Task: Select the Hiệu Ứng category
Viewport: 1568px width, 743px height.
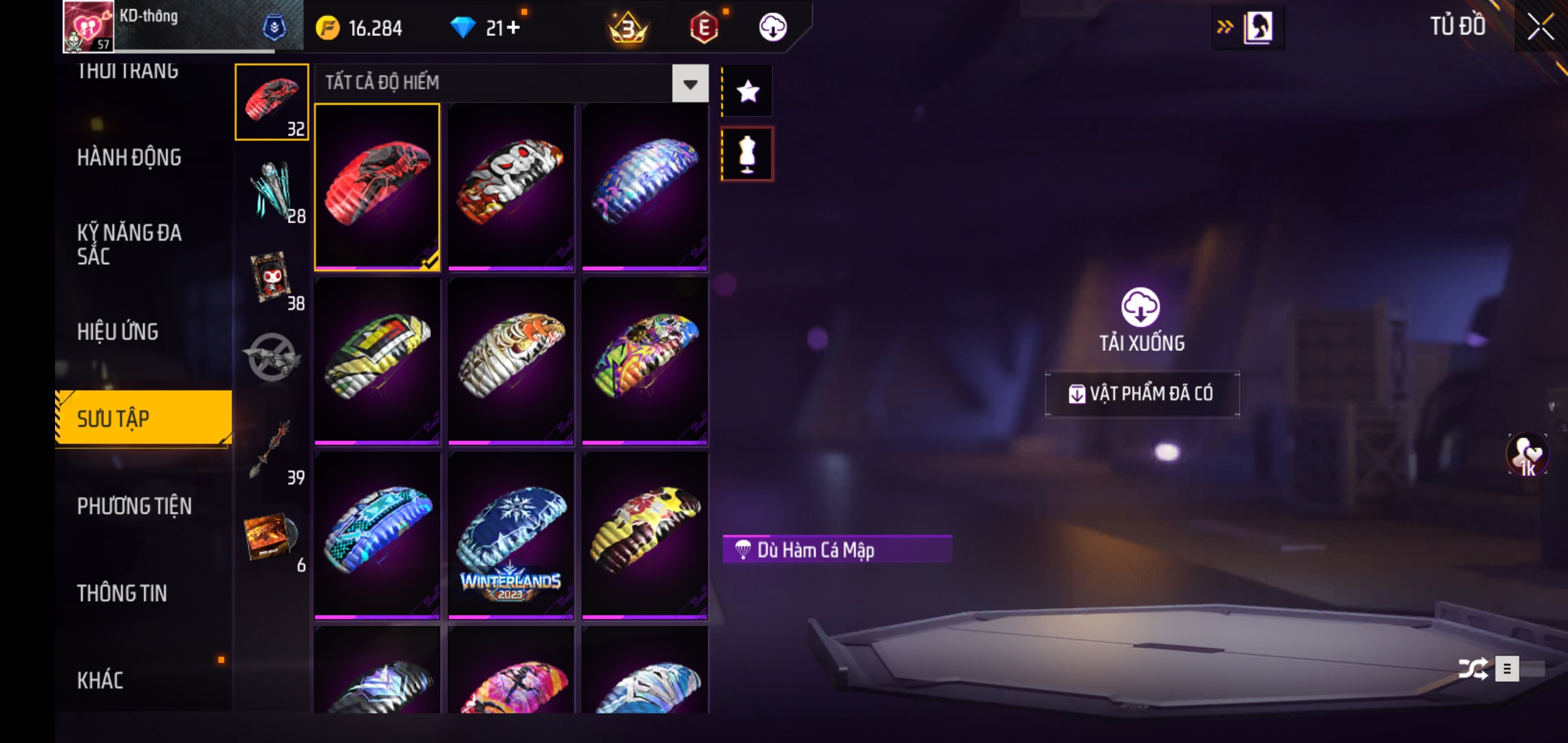Action: pos(118,332)
